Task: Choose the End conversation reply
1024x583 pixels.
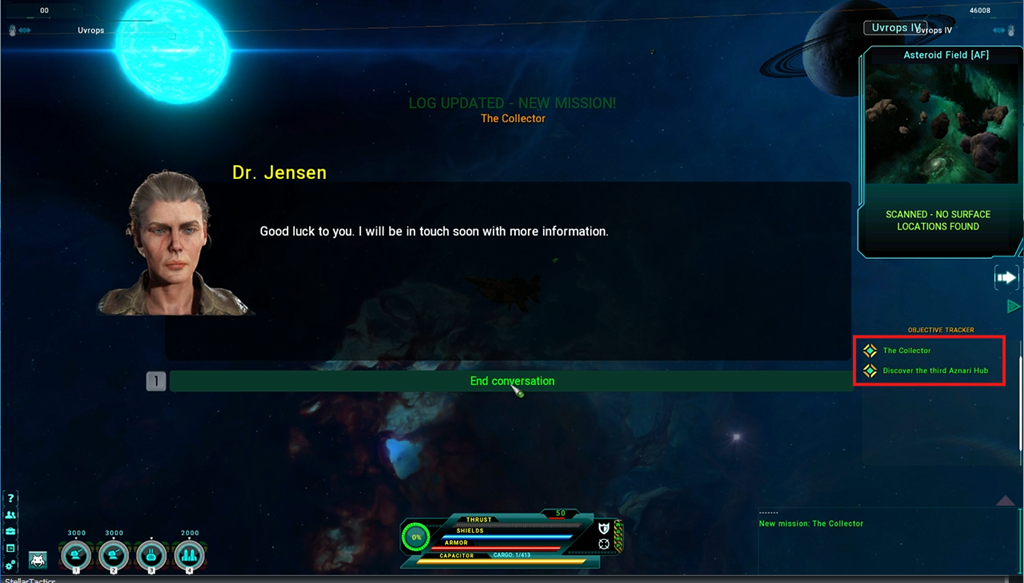Action: [x=511, y=381]
